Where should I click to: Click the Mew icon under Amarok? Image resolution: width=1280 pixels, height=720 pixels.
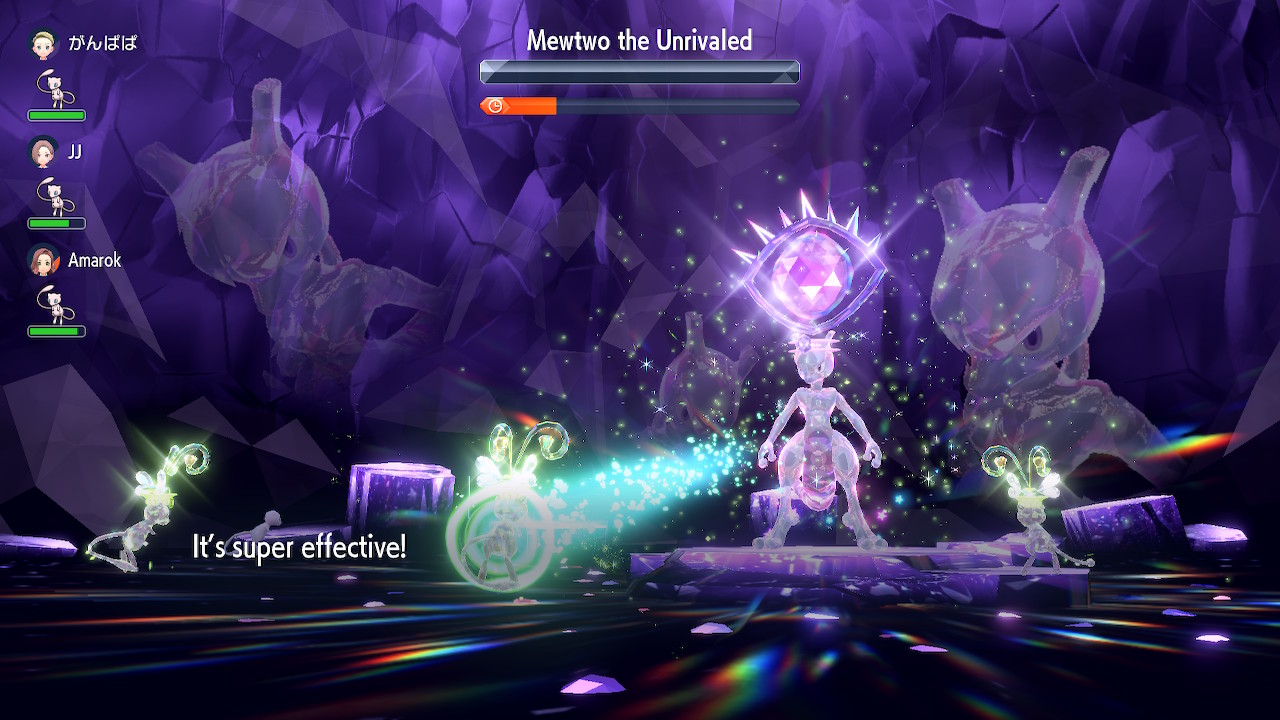coord(55,305)
